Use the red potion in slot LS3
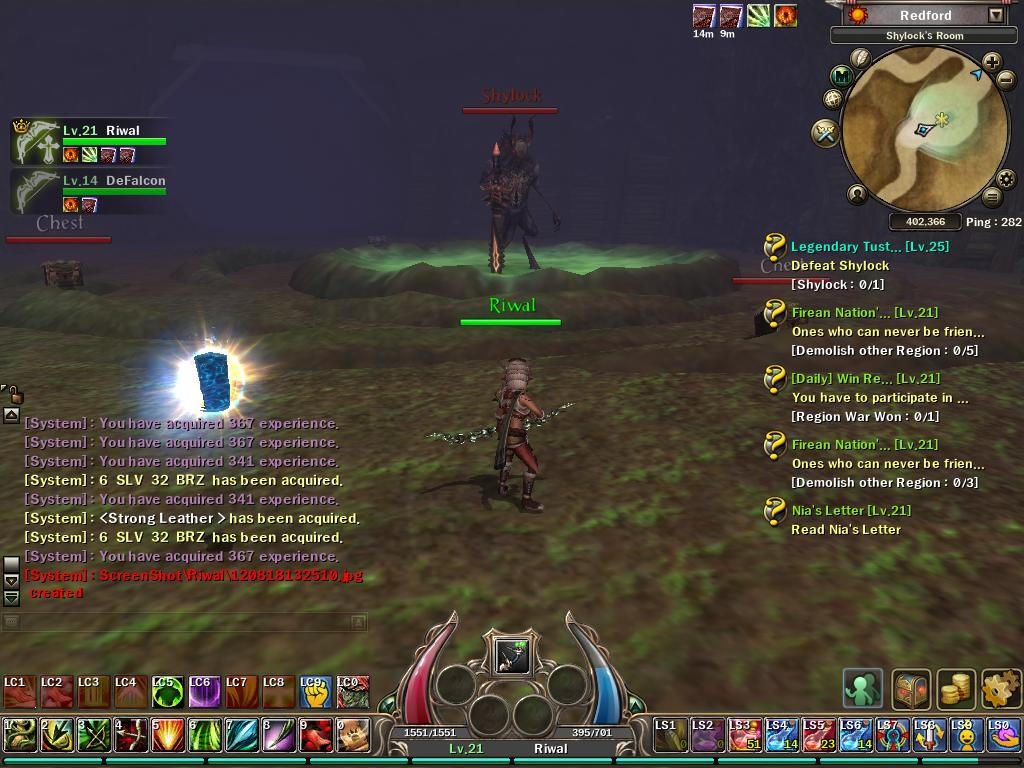 (742, 734)
